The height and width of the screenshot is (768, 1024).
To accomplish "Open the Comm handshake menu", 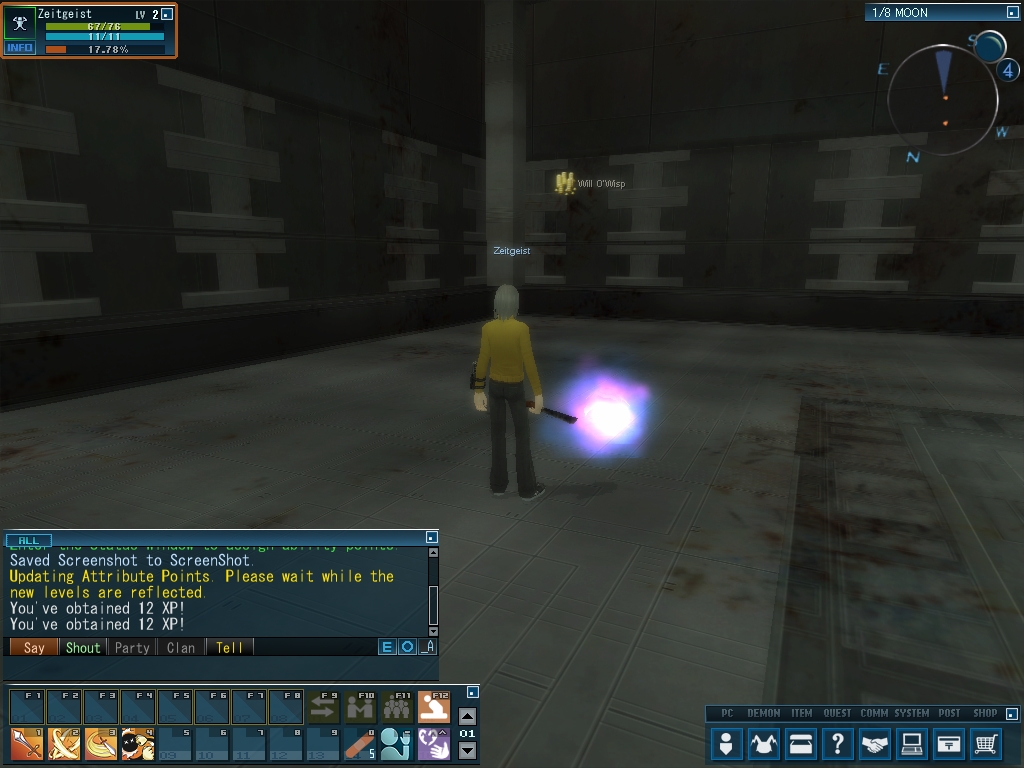I will click(875, 744).
